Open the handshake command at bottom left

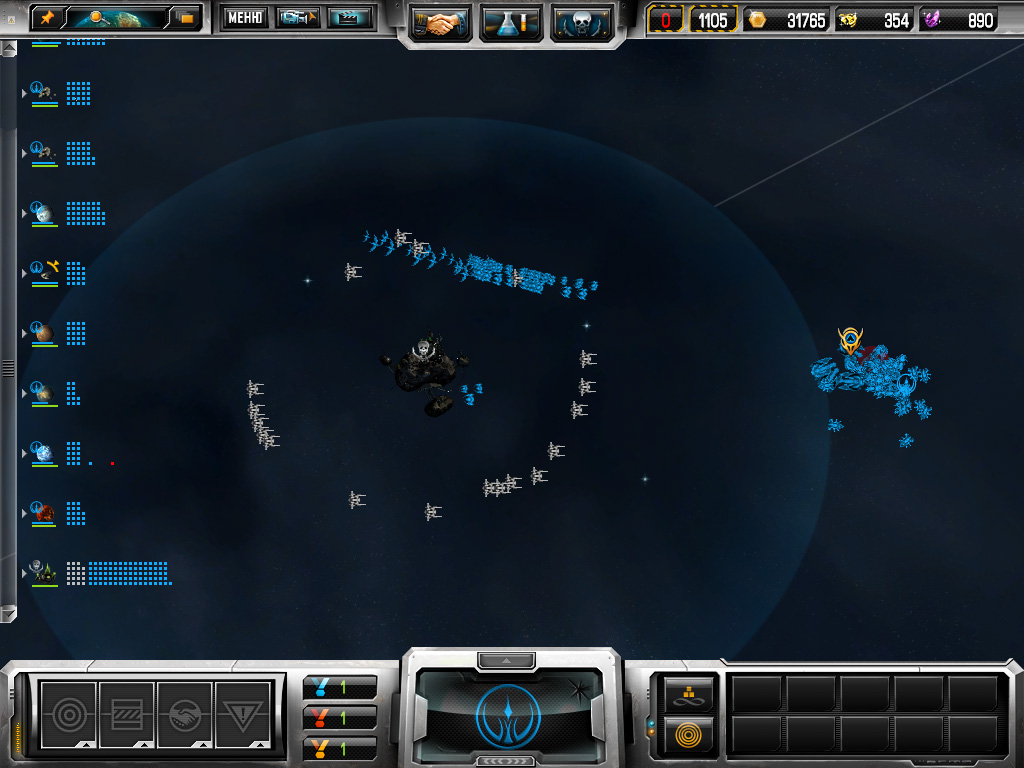pos(185,714)
